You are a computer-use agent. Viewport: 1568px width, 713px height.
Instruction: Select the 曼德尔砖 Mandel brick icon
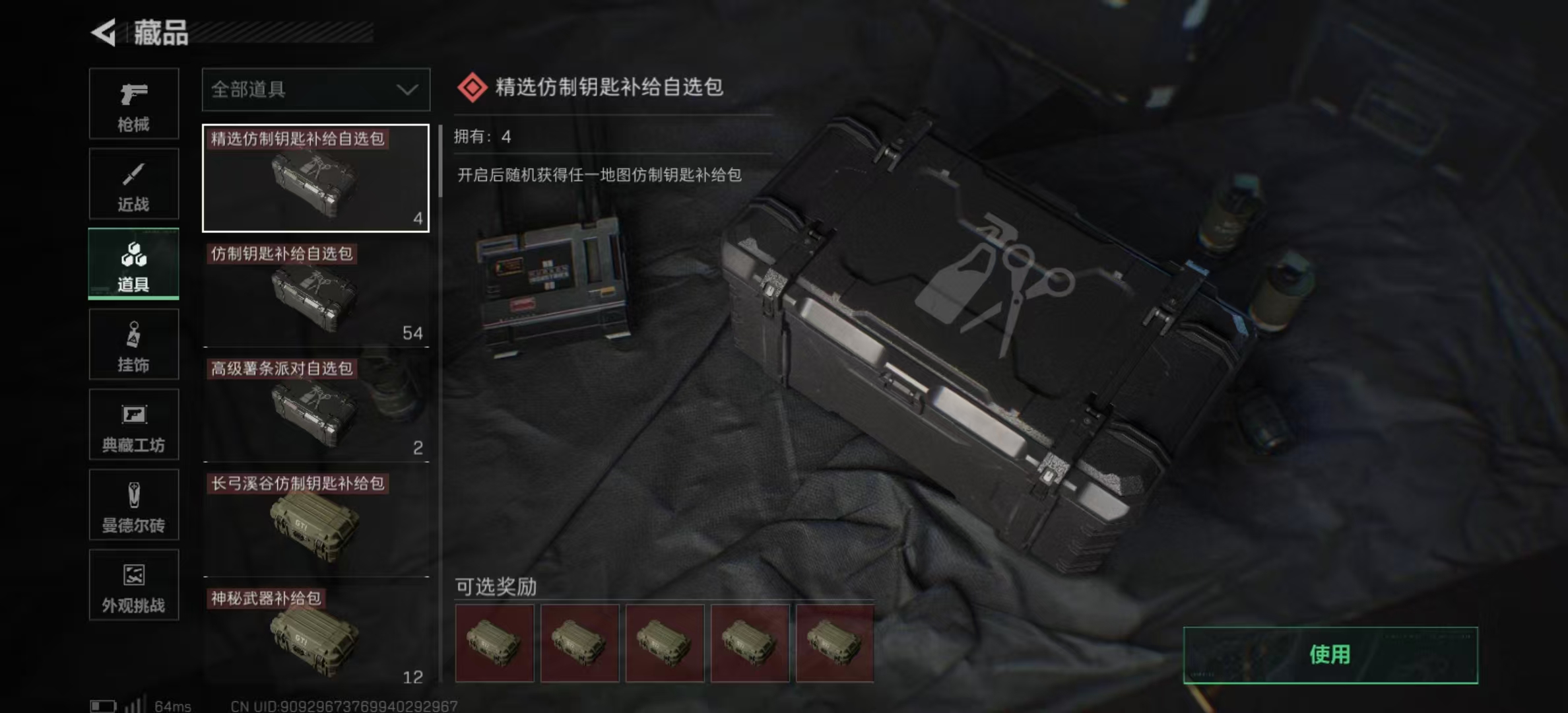tap(133, 505)
